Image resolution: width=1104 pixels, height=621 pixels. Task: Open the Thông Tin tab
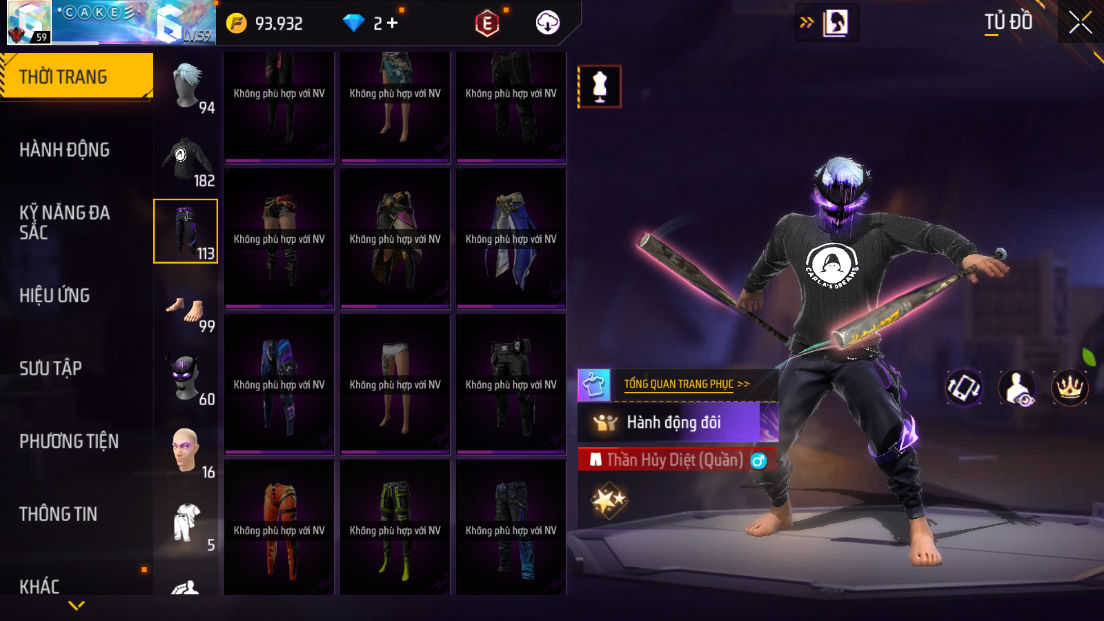(59, 514)
